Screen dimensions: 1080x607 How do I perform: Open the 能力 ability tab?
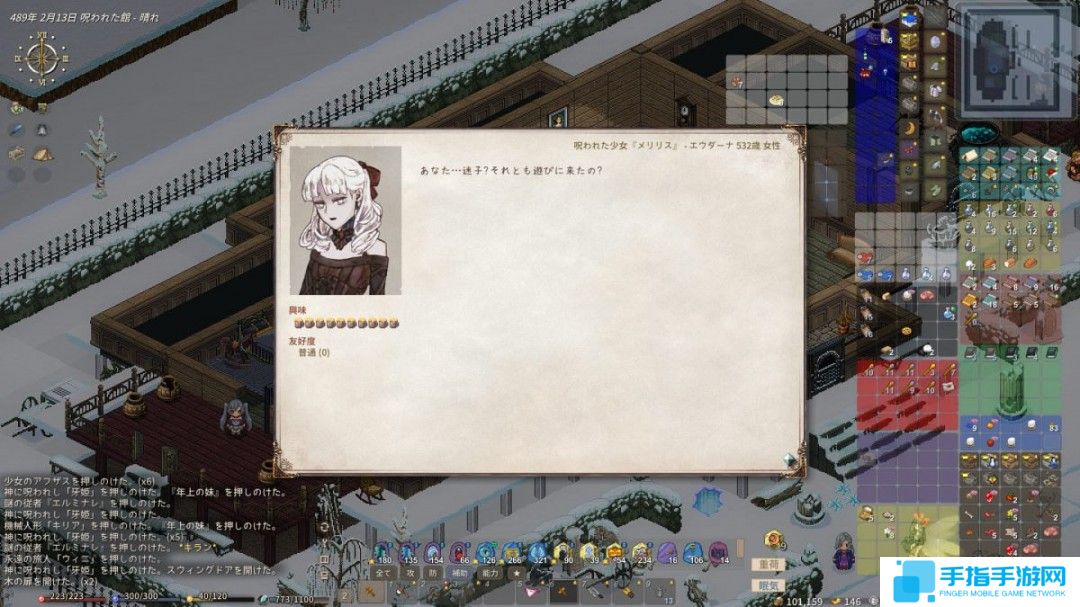(490, 574)
